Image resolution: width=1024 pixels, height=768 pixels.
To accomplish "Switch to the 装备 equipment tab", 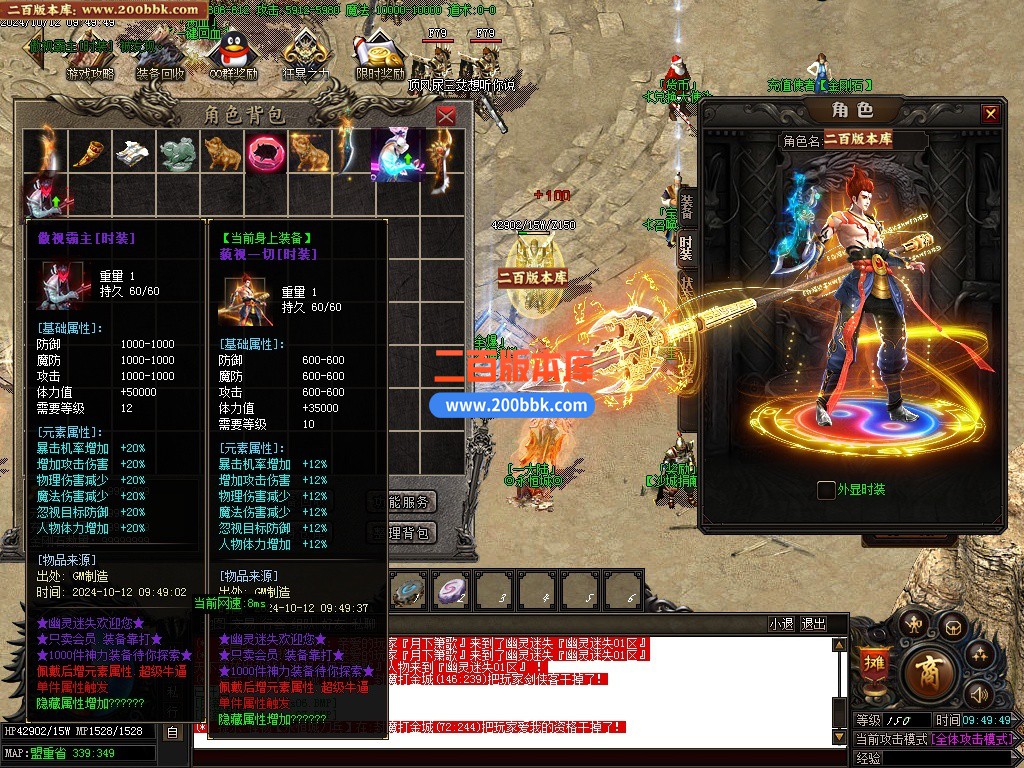I will pyautogui.click(x=688, y=206).
